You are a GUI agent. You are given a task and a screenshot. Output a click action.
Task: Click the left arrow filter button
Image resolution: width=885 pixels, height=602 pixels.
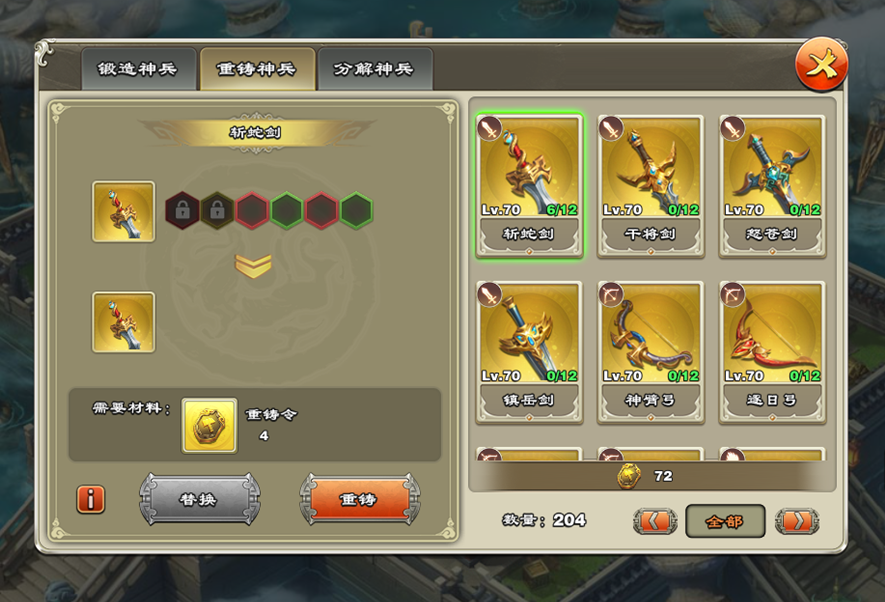pos(655,521)
